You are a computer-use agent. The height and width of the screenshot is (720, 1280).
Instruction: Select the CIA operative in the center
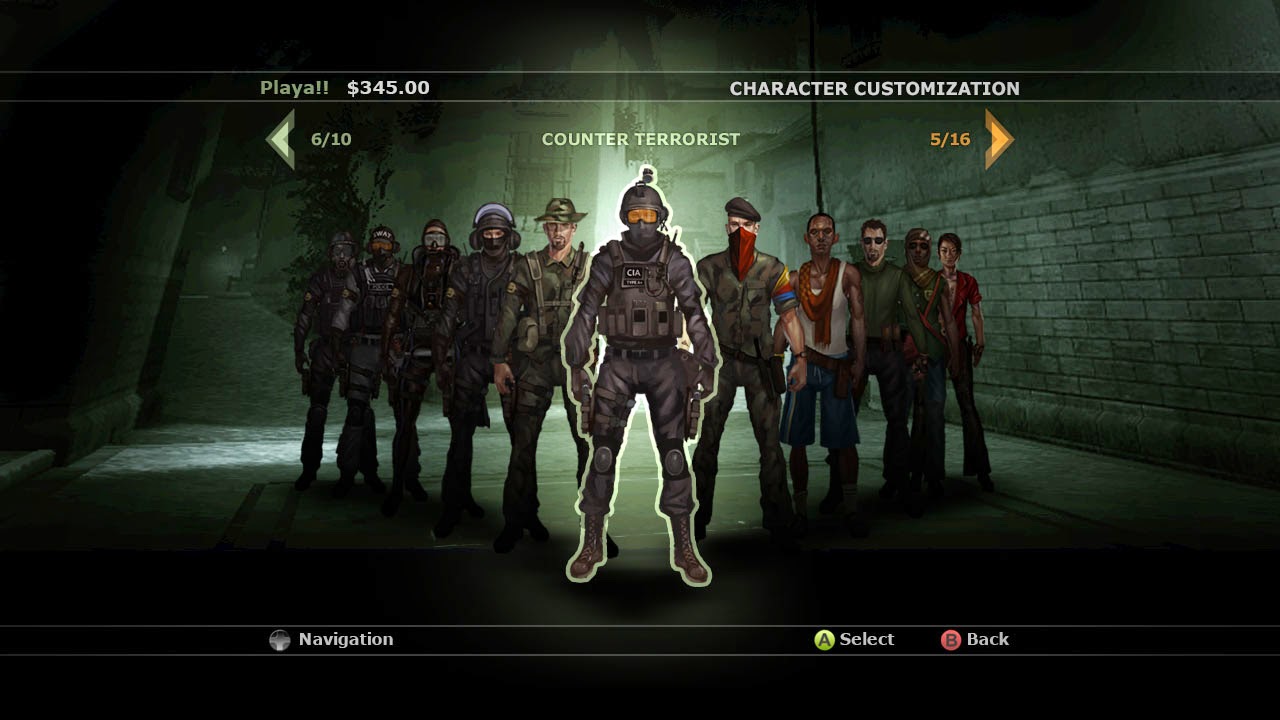point(640,350)
